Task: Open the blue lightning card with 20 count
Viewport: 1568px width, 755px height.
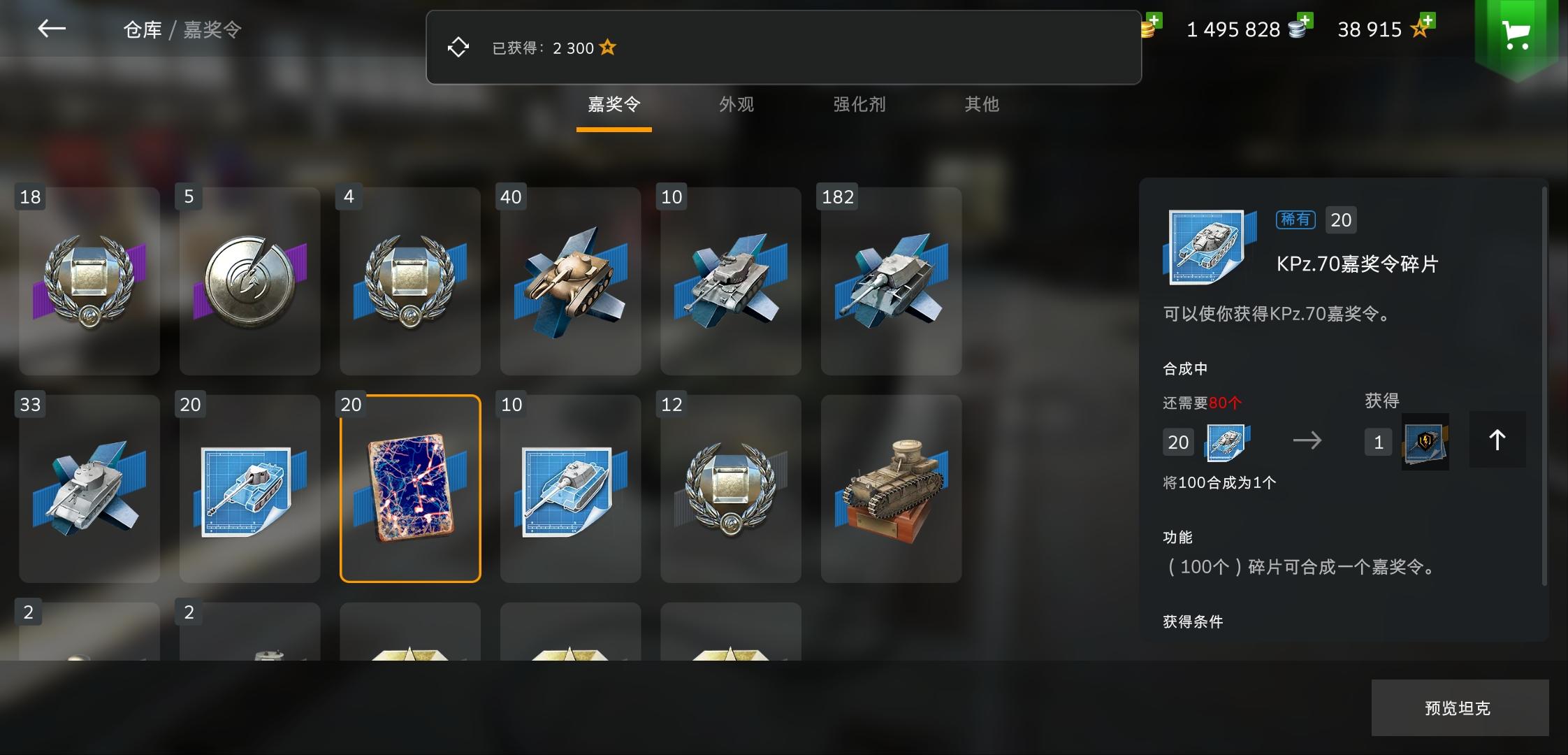Action: coord(410,489)
